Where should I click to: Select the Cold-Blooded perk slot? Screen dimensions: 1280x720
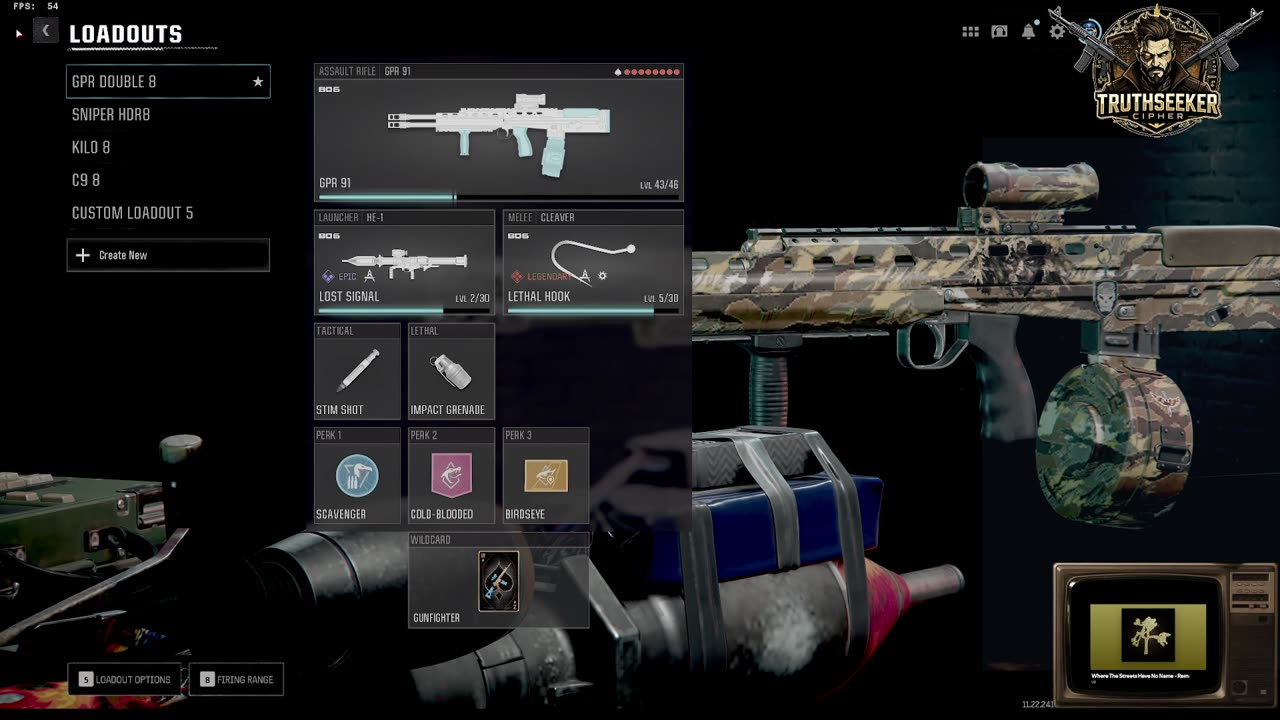pos(451,476)
